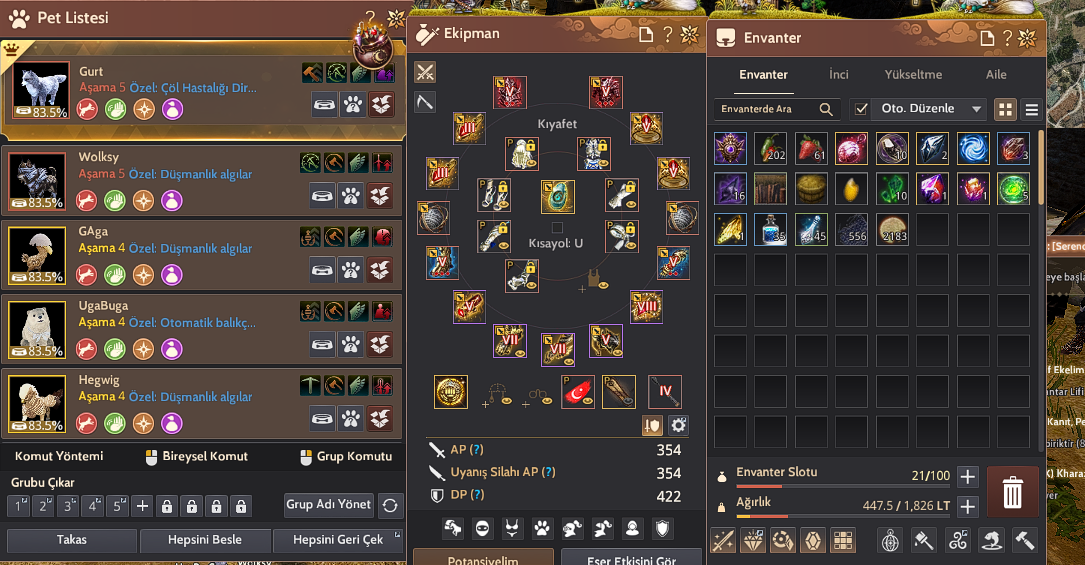Feed all pets with Hepsini Besle
The width and height of the screenshot is (1085, 565).
pyautogui.click(x=205, y=540)
